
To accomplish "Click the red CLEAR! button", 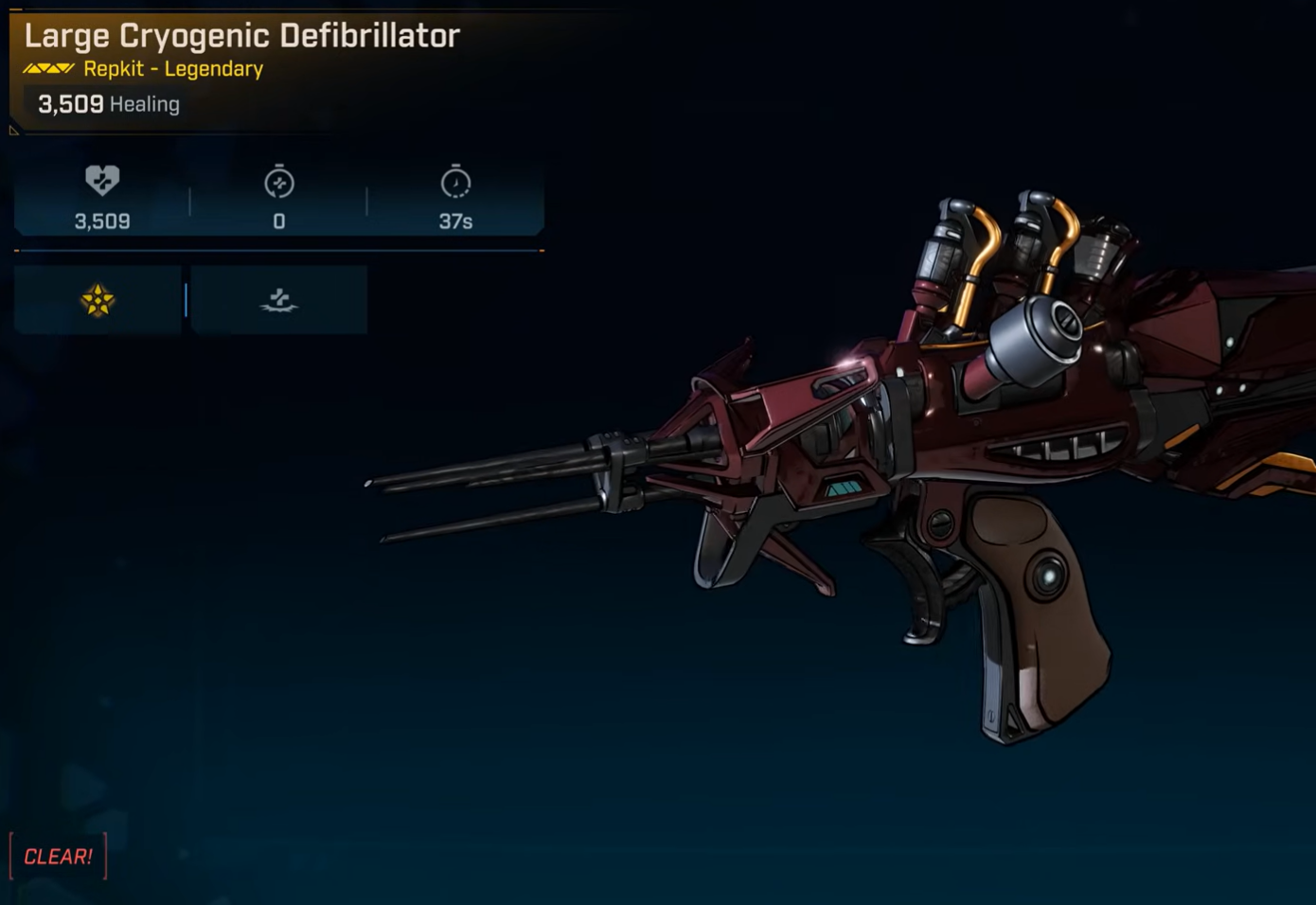I will (58, 857).
